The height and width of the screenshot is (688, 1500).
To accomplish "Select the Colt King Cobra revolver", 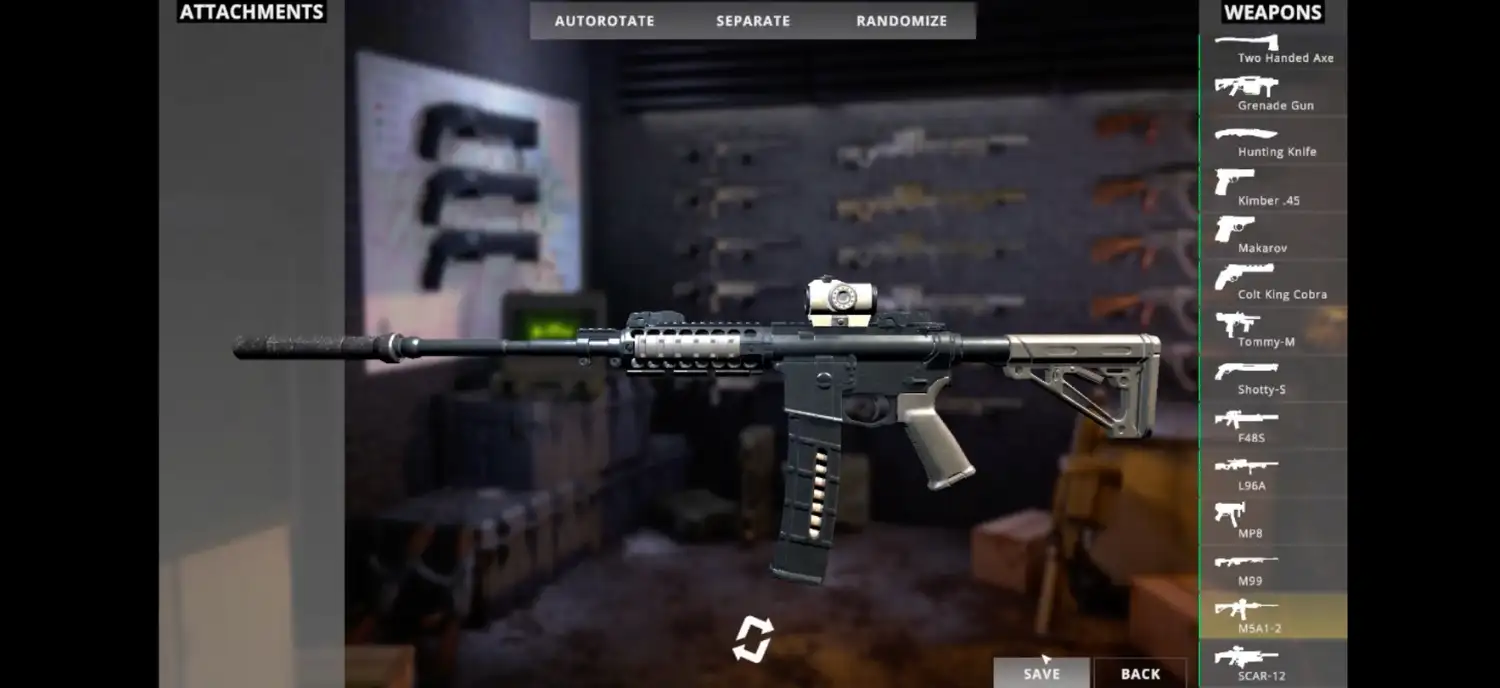I will (1273, 283).
